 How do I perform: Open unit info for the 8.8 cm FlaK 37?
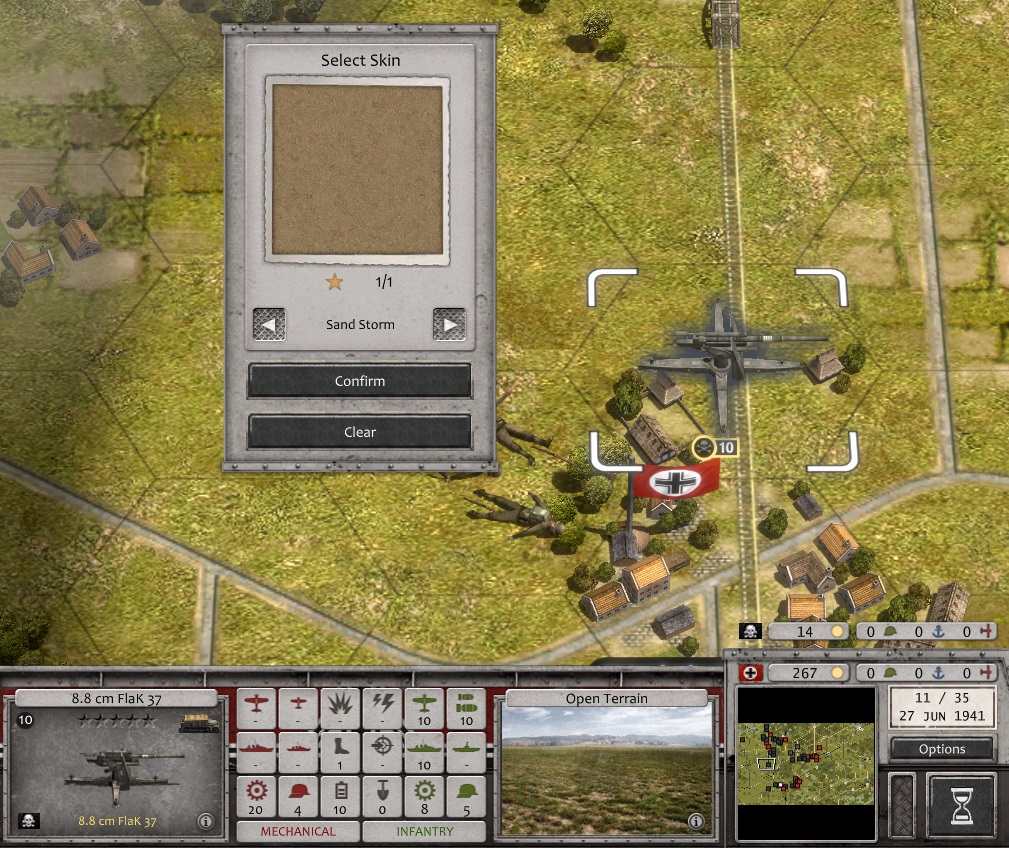tap(206, 821)
